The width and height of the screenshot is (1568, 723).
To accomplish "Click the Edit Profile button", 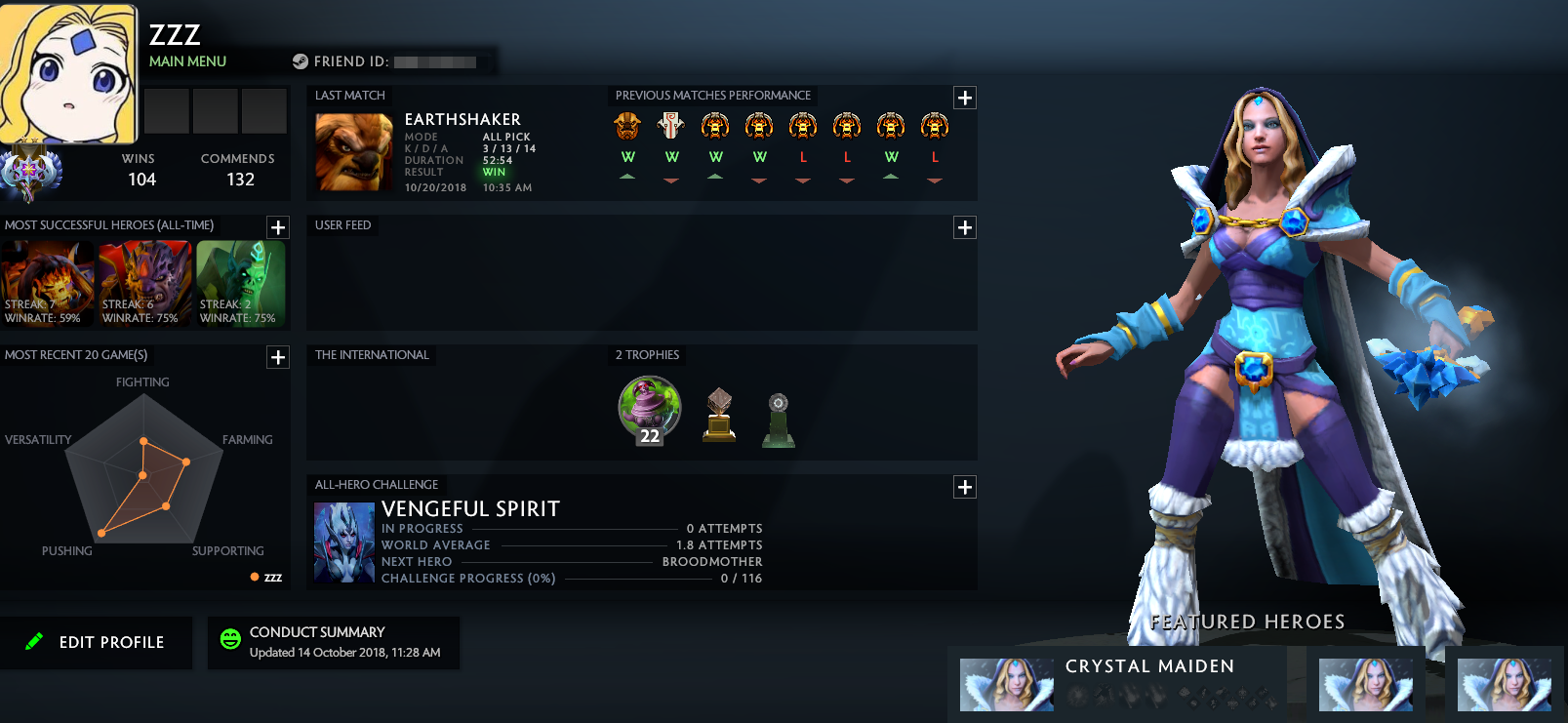I will (98, 642).
